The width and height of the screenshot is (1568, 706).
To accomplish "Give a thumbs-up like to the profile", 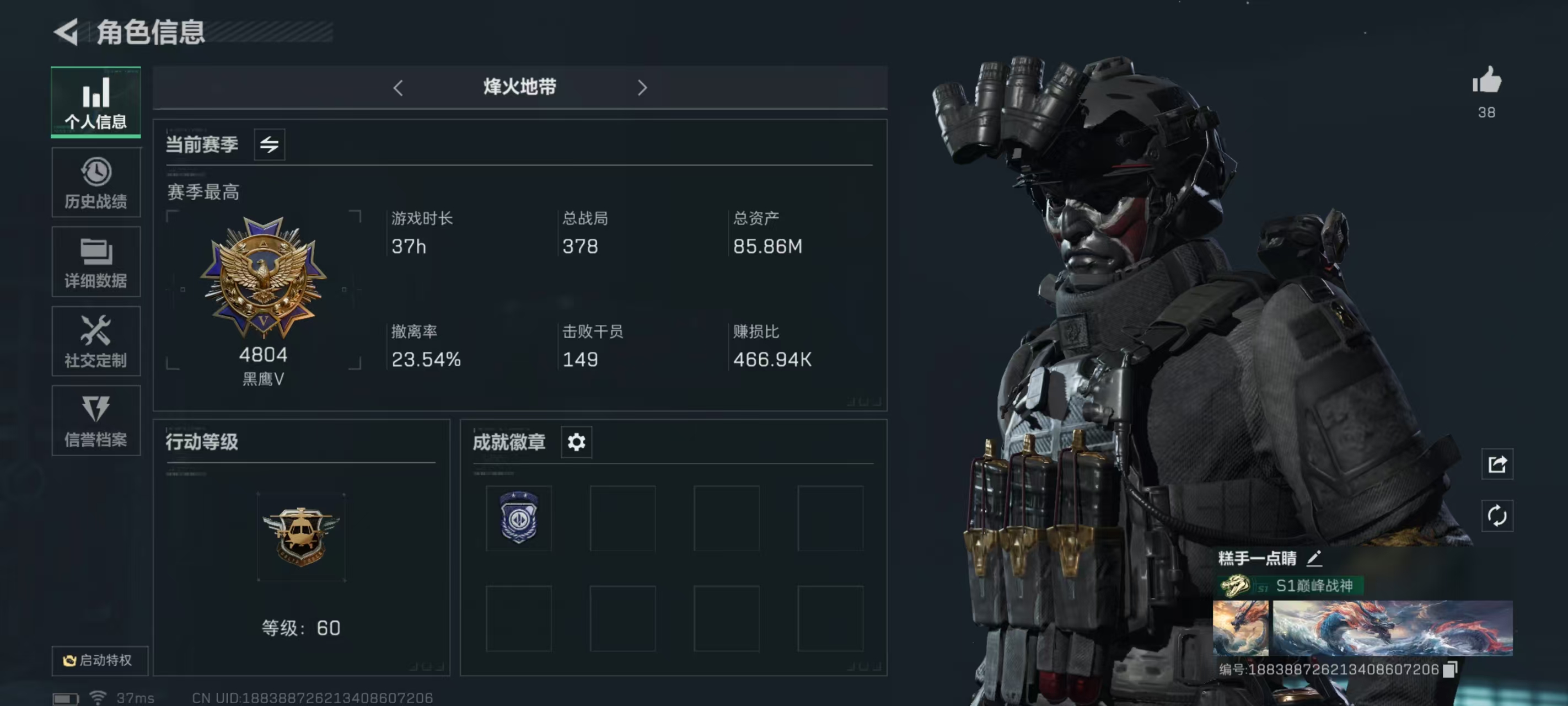I will [x=1486, y=81].
